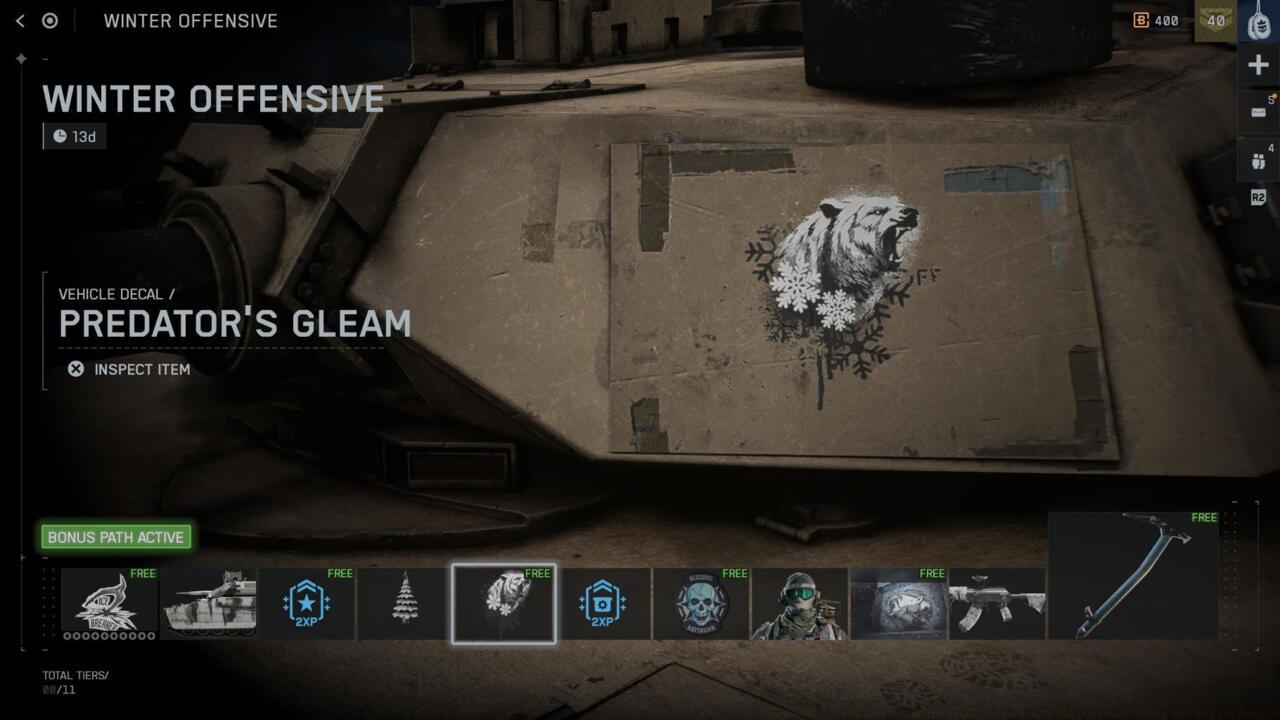Click the highlighted bear decal reward tile
Viewport: 1280px width, 720px height.
(503, 603)
